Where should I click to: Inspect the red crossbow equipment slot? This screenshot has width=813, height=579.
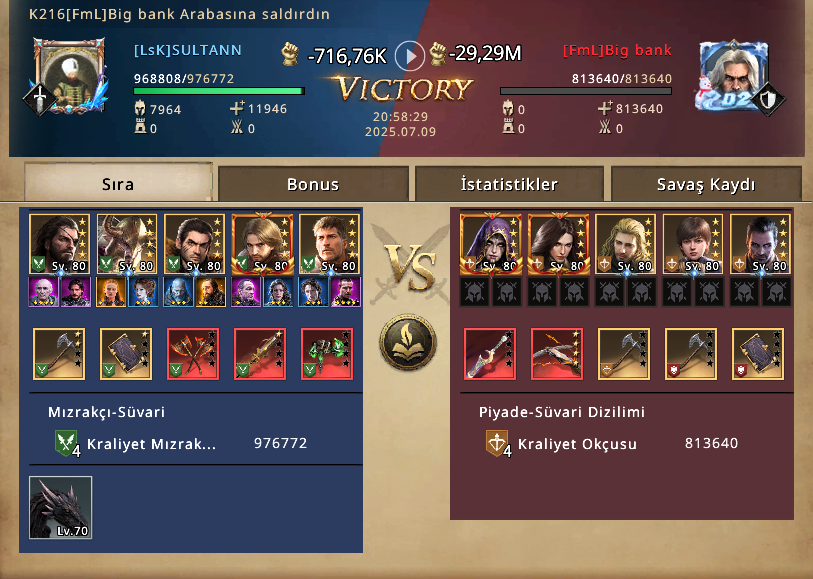click(x=557, y=354)
